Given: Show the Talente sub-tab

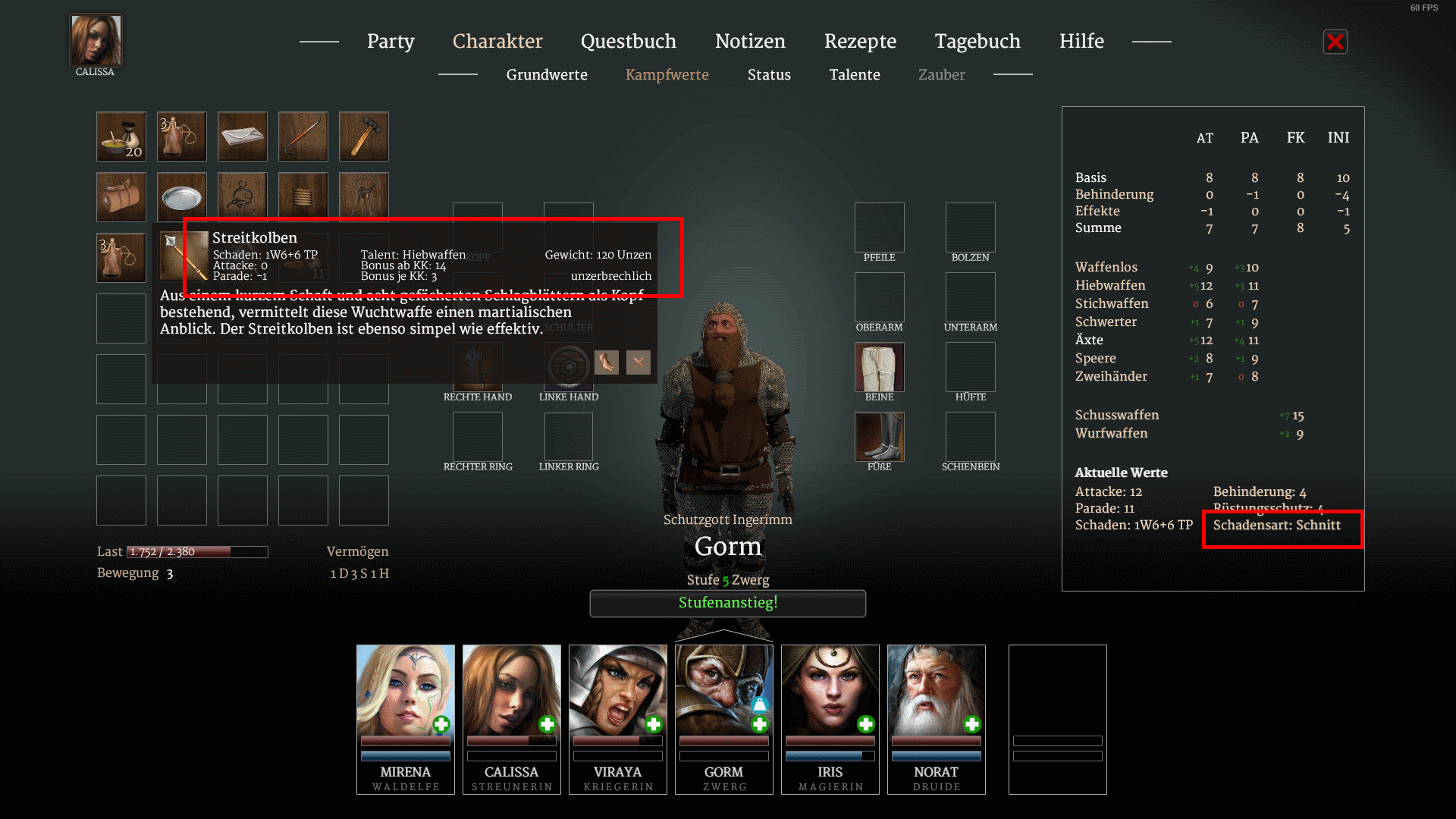Looking at the screenshot, I should [x=855, y=74].
